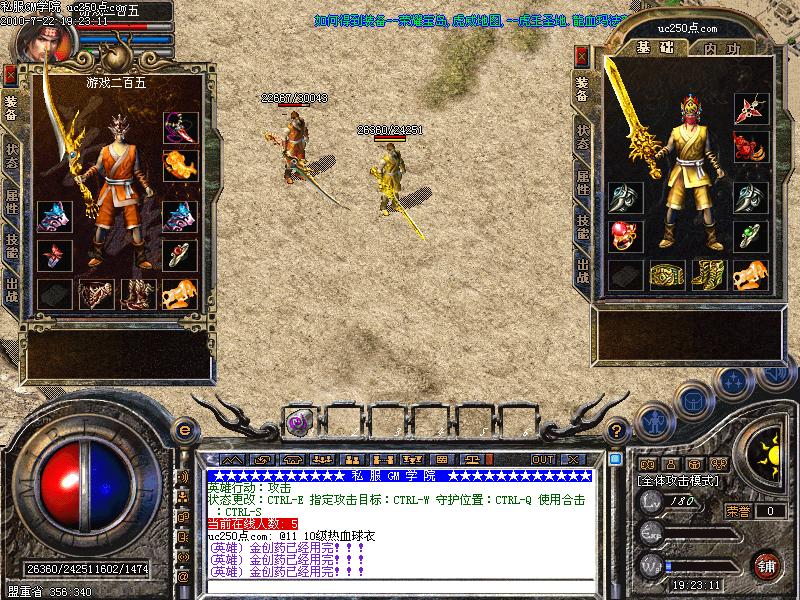Click the OUT button above chat

tap(543, 459)
